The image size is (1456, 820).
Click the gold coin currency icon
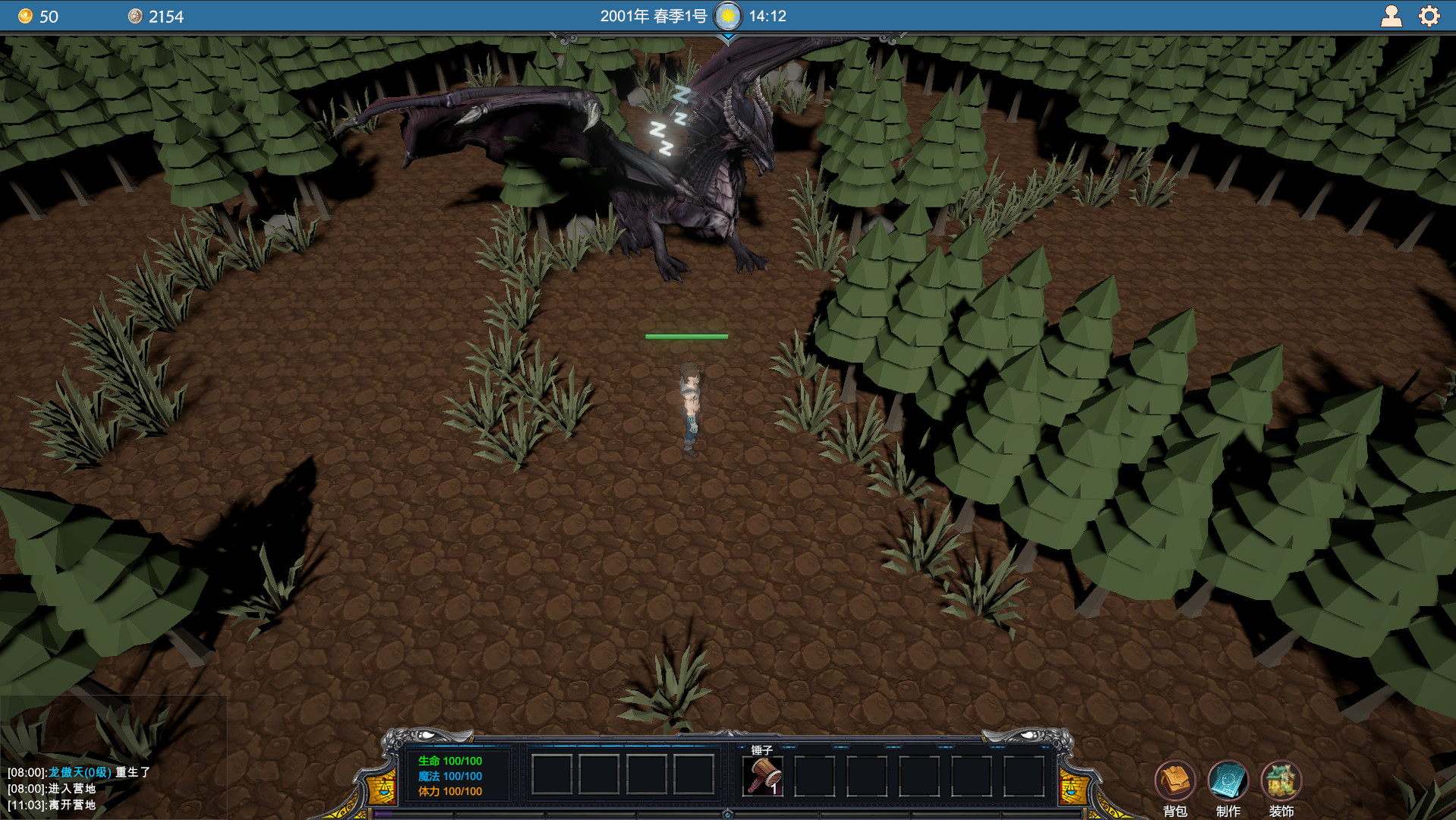pyautogui.click(x=27, y=15)
